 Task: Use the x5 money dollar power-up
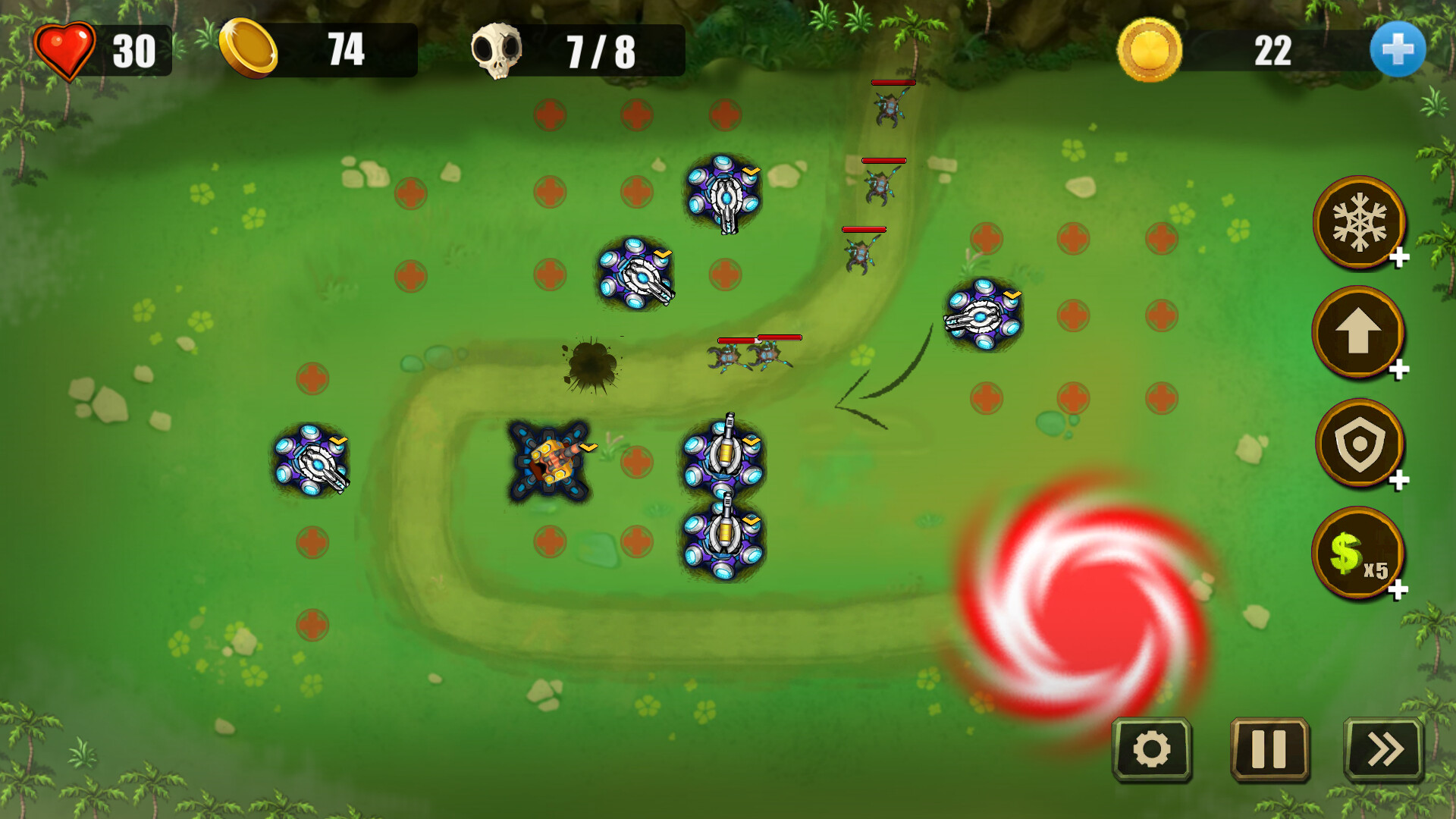click(1360, 554)
